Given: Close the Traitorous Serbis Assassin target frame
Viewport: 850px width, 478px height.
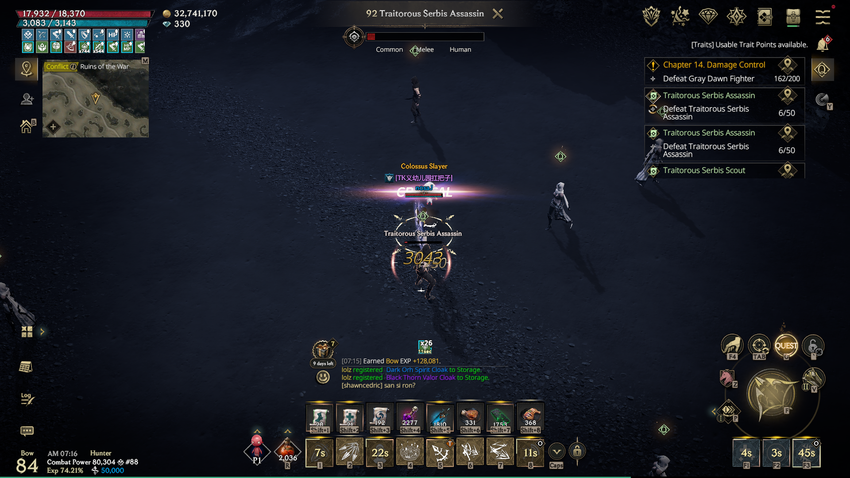Looking at the screenshot, I should pos(498,14).
